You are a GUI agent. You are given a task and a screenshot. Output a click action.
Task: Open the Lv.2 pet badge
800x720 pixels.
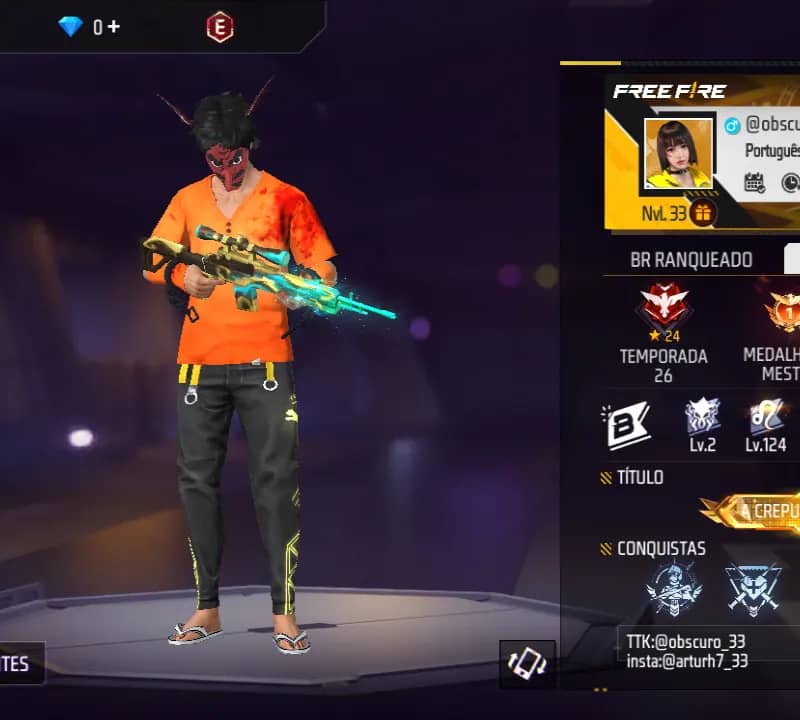[x=702, y=418]
